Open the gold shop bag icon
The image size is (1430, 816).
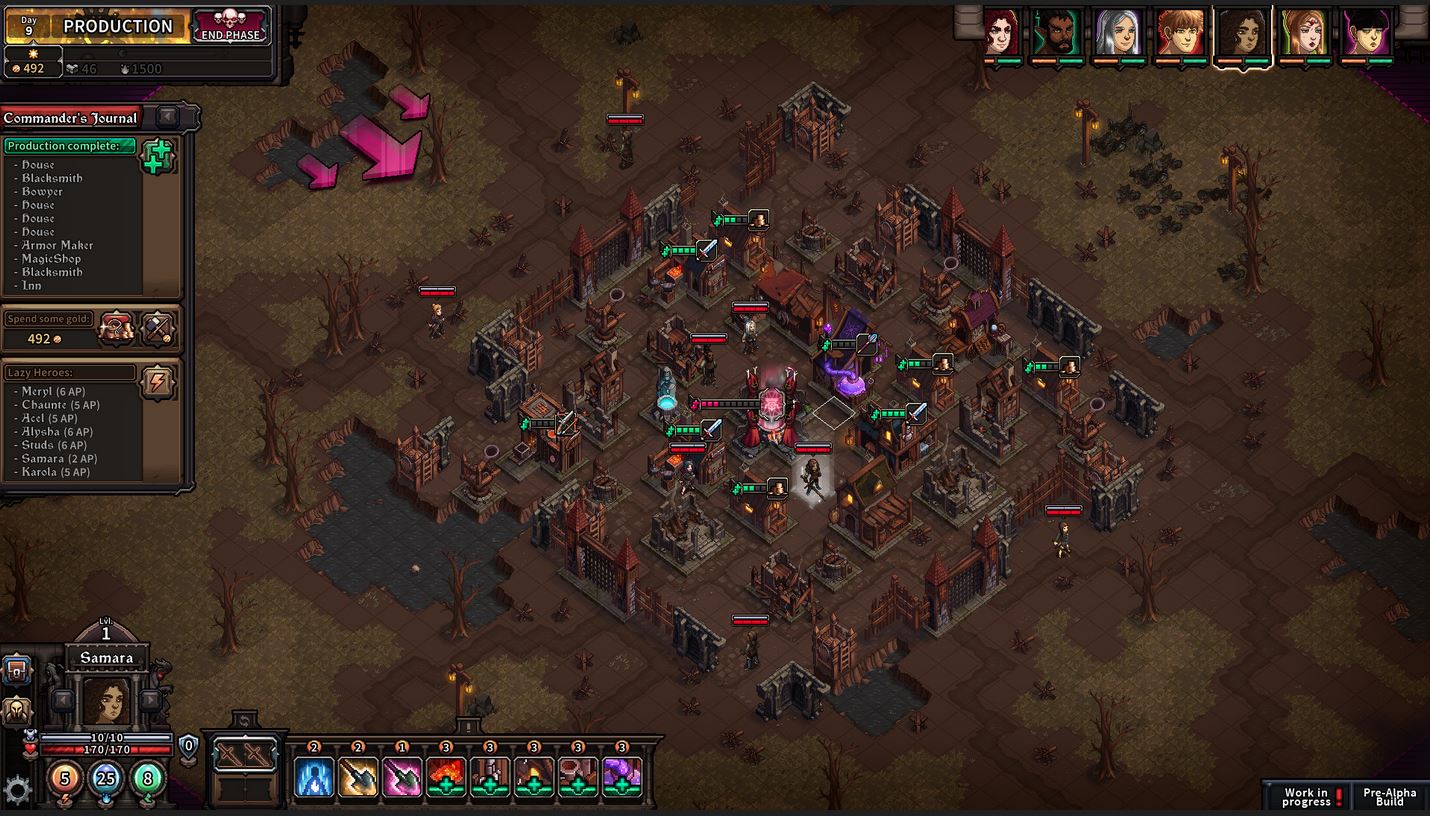[x=116, y=328]
